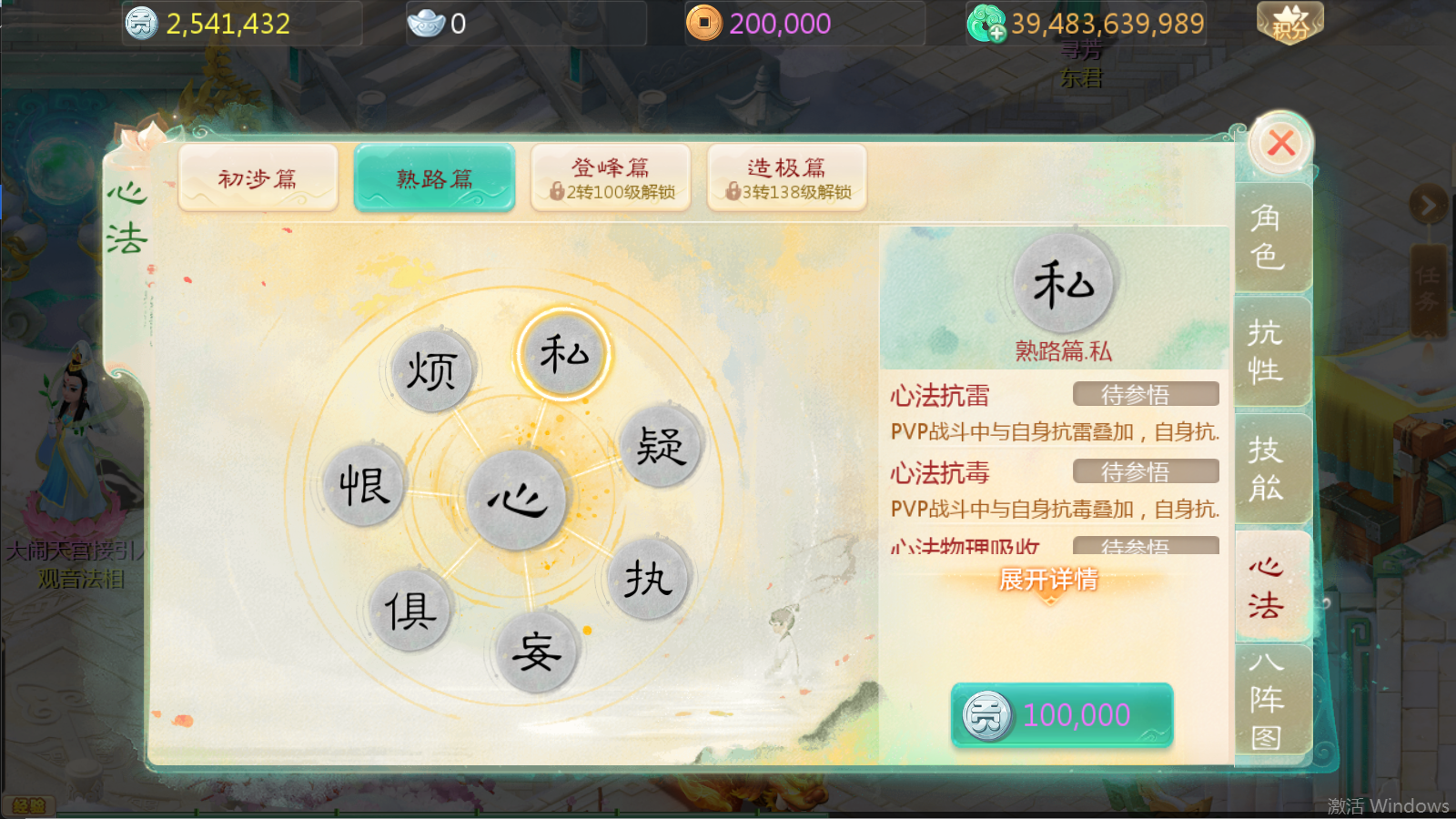Open the locked 造极篇 tab
Image resolution: width=1456 pixels, height=819 pixels.
(x=787, y=177)
